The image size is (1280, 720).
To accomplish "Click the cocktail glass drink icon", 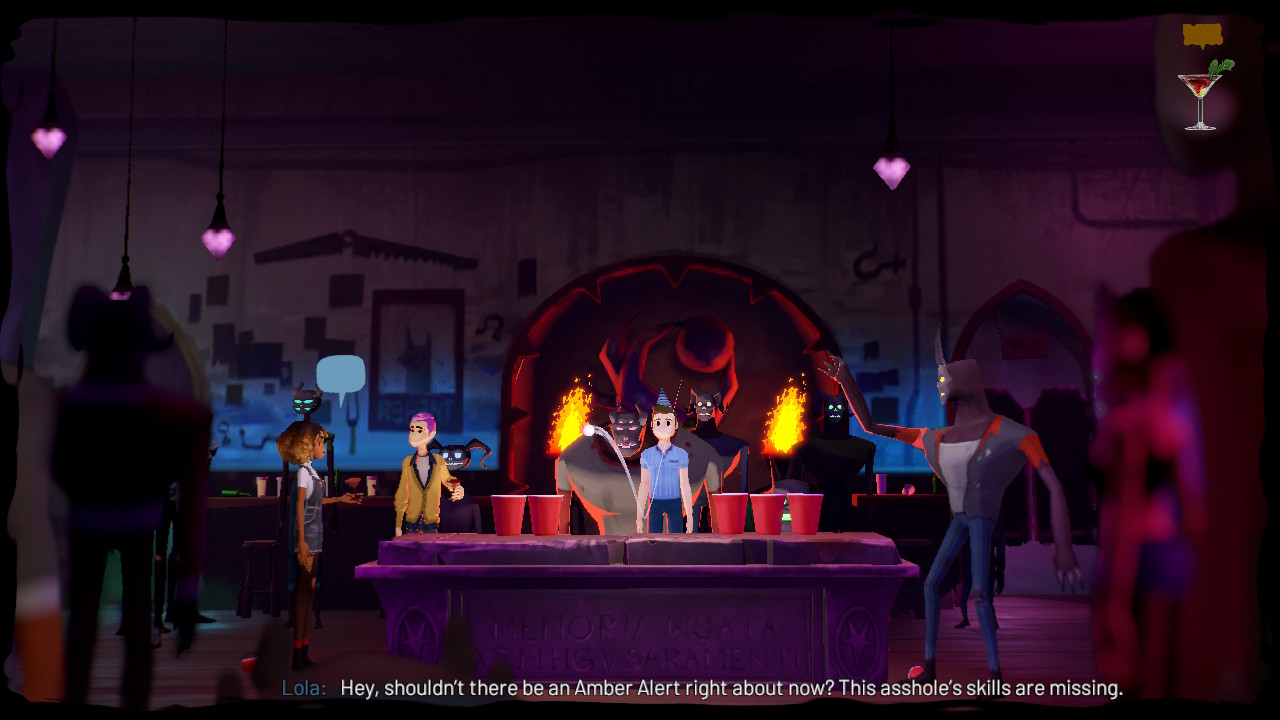I will (1203, 96).
